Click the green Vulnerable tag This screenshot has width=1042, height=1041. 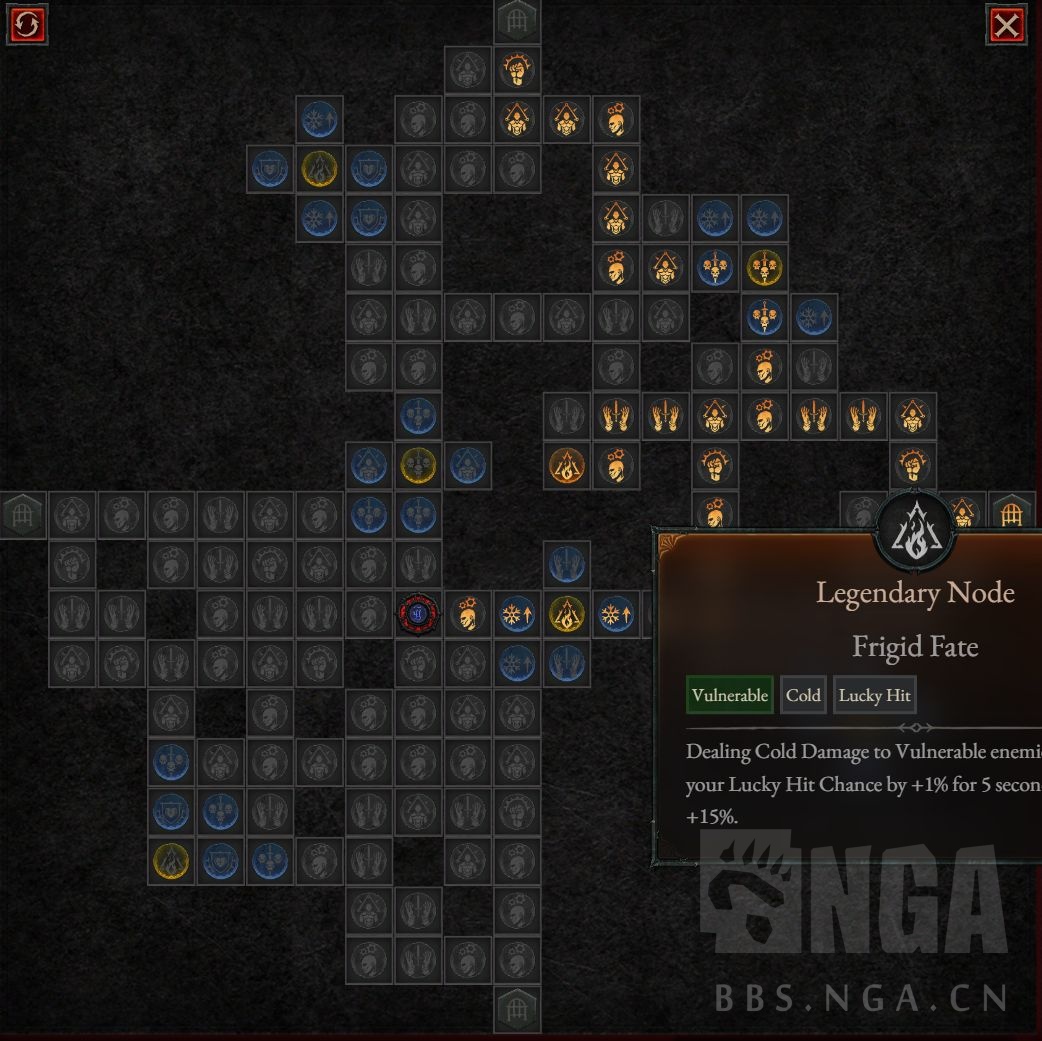730,695
